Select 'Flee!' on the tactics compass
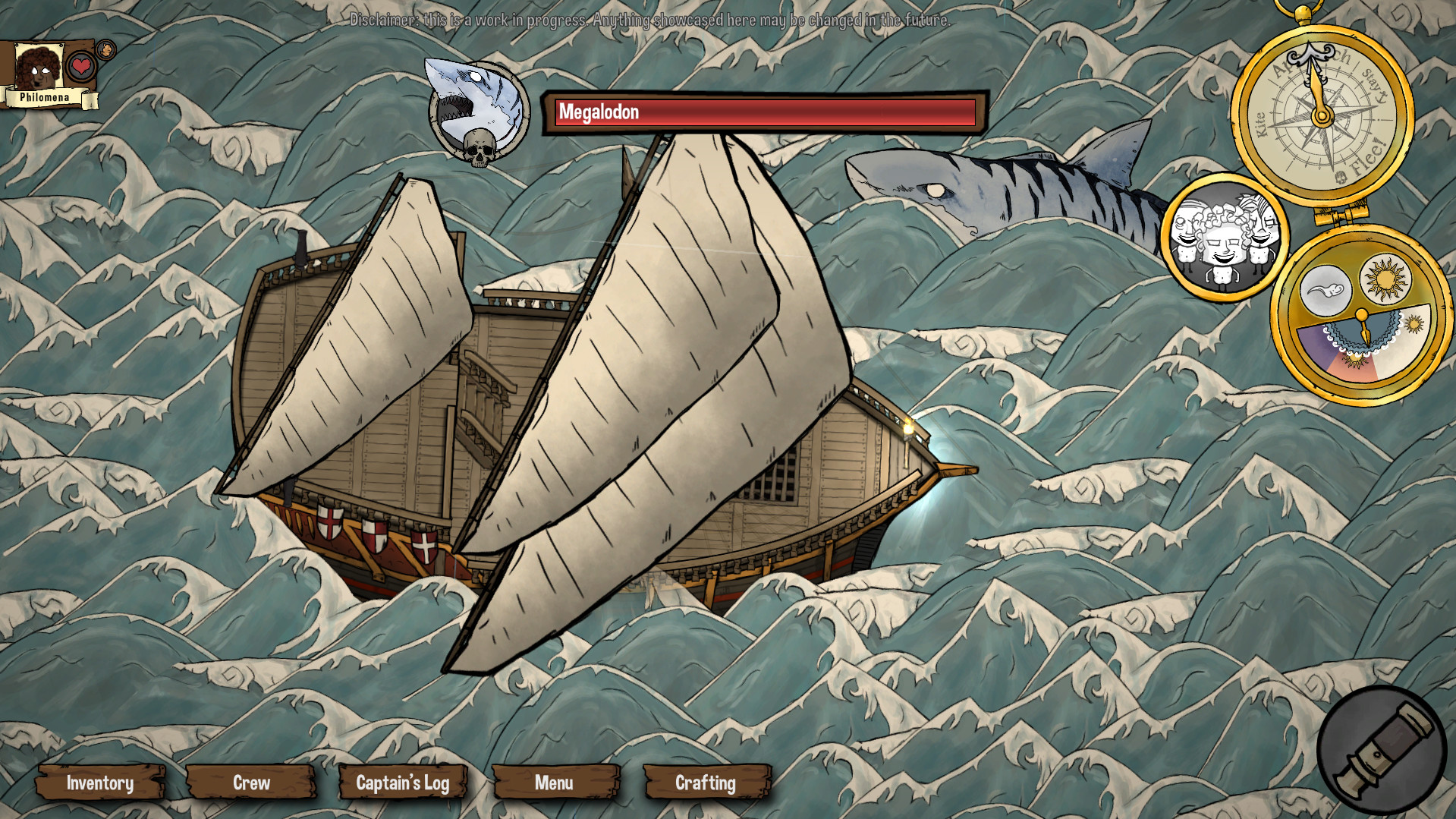Viewport: 1456px width, 819px height. [x=1366, y=157]
